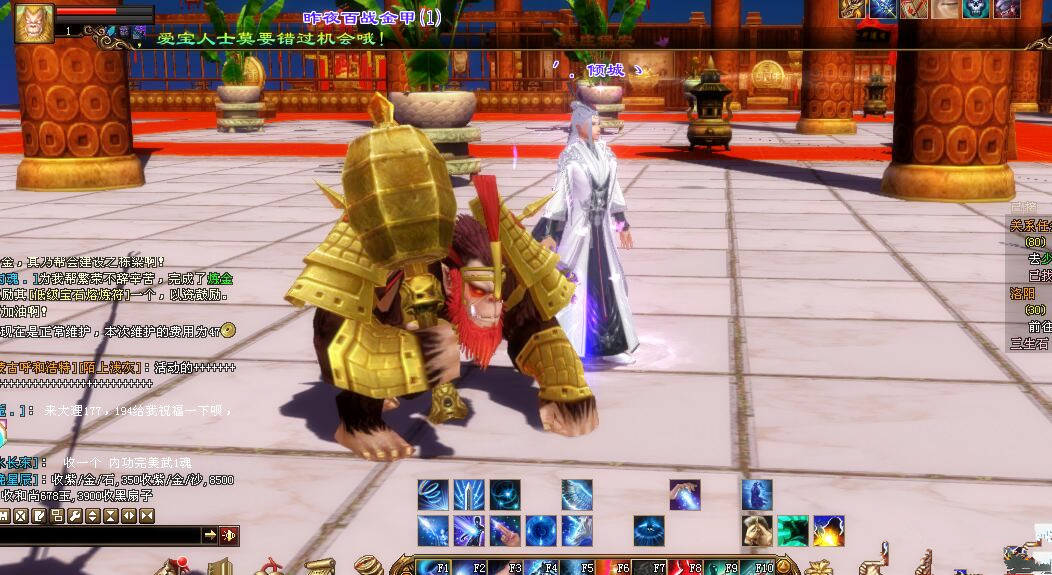Viewport: 1052px width, 575px height.
Task: Activate the green shadow skill icon
Action: pos(793,530)
